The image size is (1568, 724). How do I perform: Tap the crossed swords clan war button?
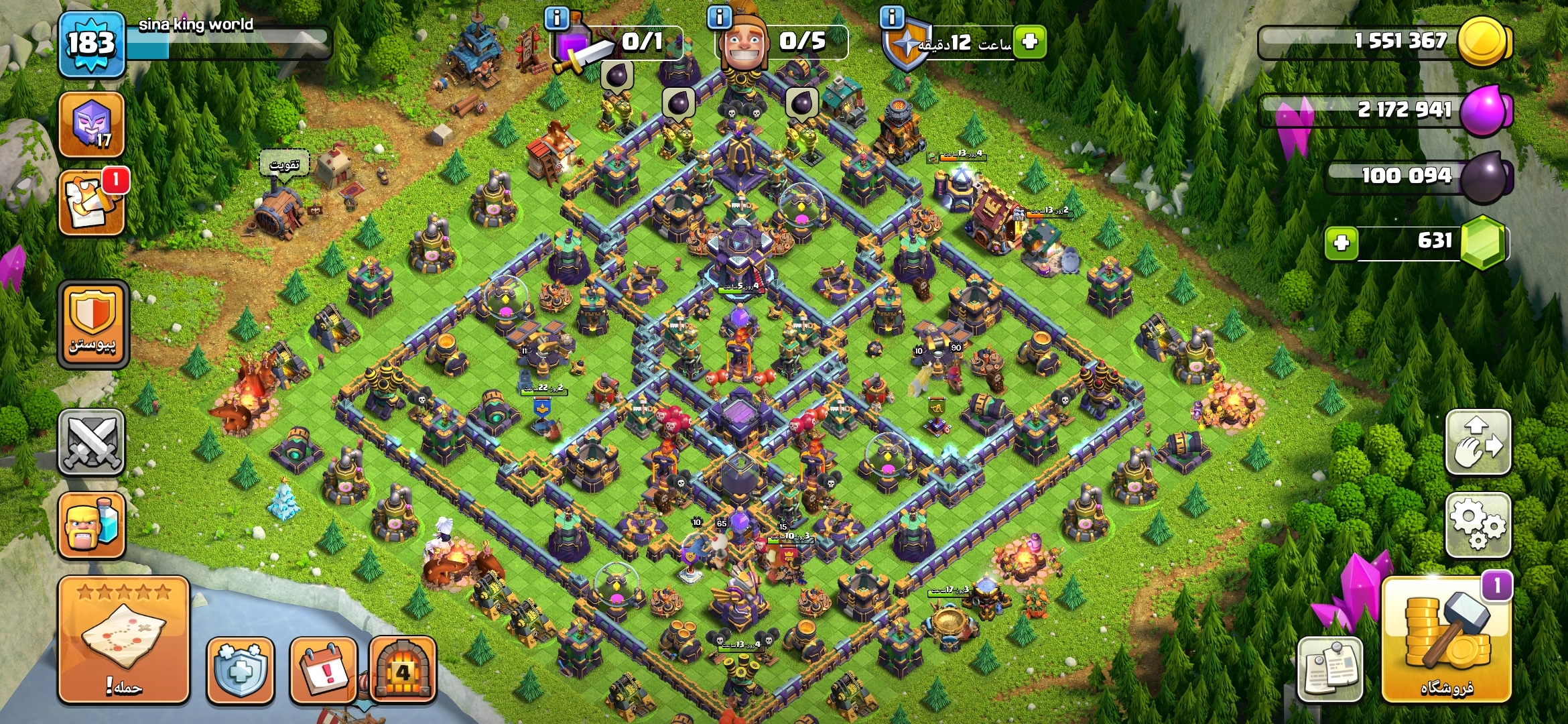click(x=92, y=442)
